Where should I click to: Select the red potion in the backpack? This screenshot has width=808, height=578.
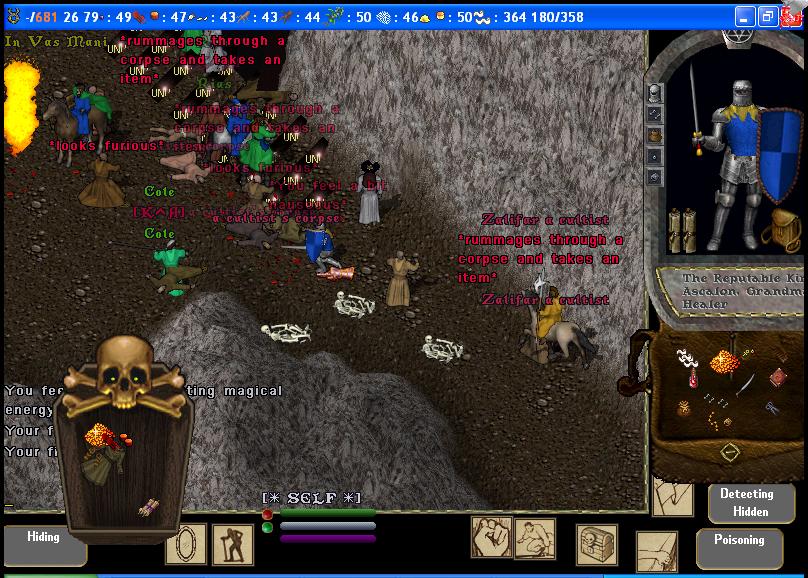695,379
